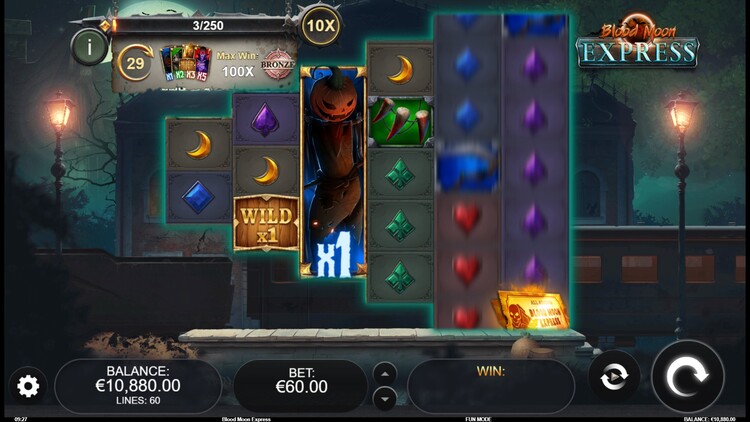
Task: Open the autoplay options
Action: click(x=613, y=376)
